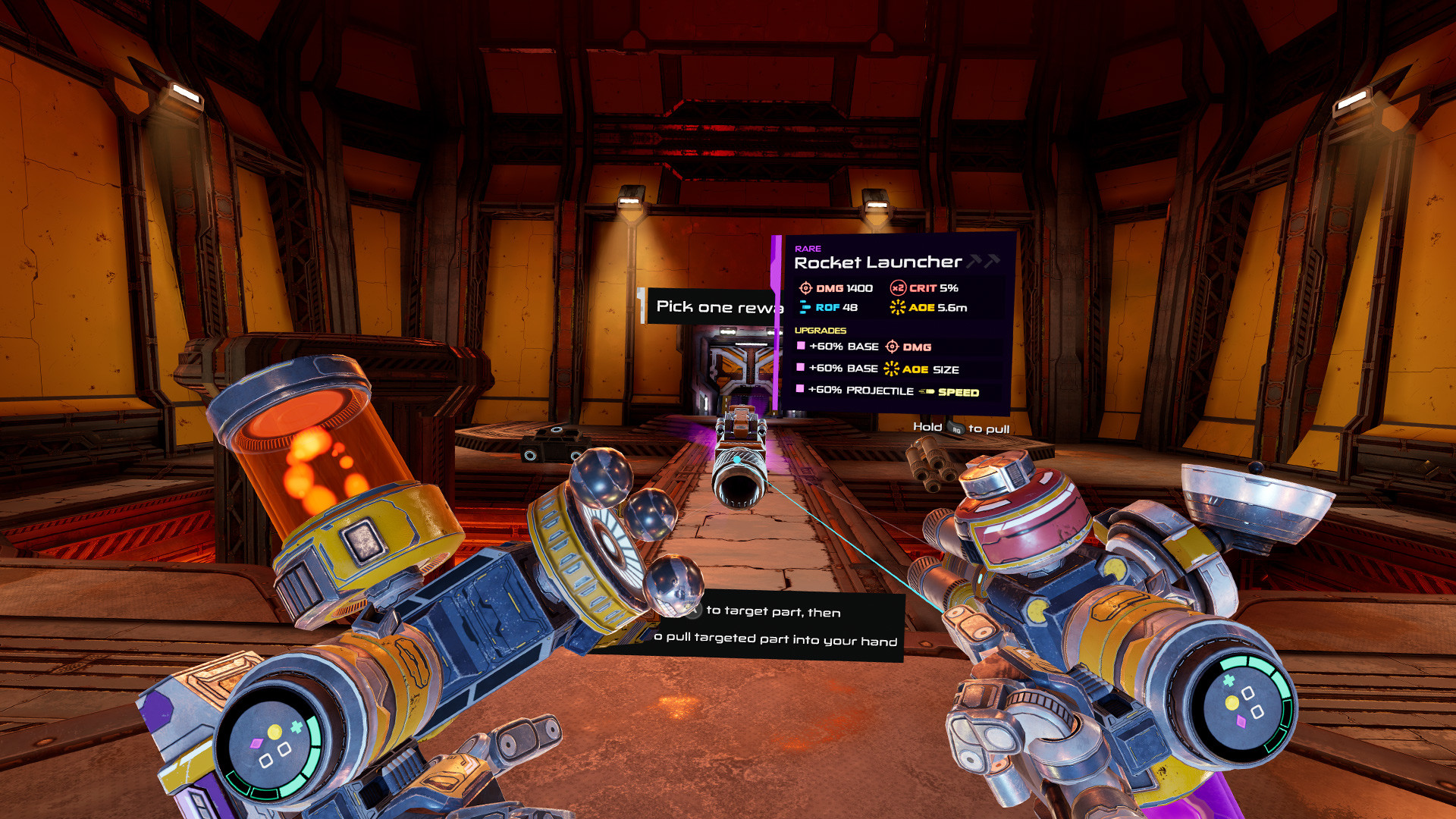Select the floating gun part on the platform
Image resolution: width=1456 pixels, height=819 pixels.
(x=739, y=455)
